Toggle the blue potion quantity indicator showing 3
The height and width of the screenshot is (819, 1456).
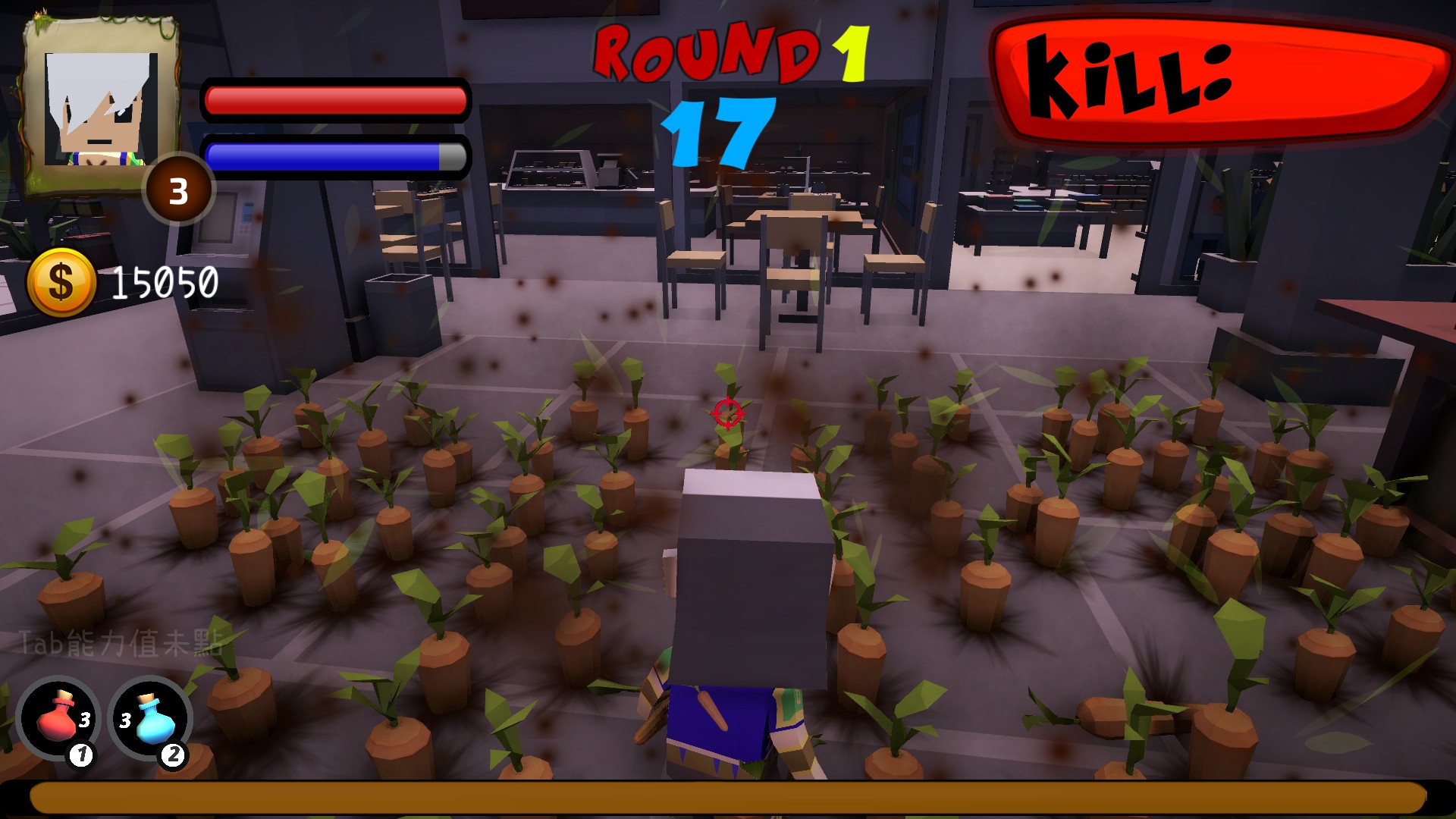125,720
